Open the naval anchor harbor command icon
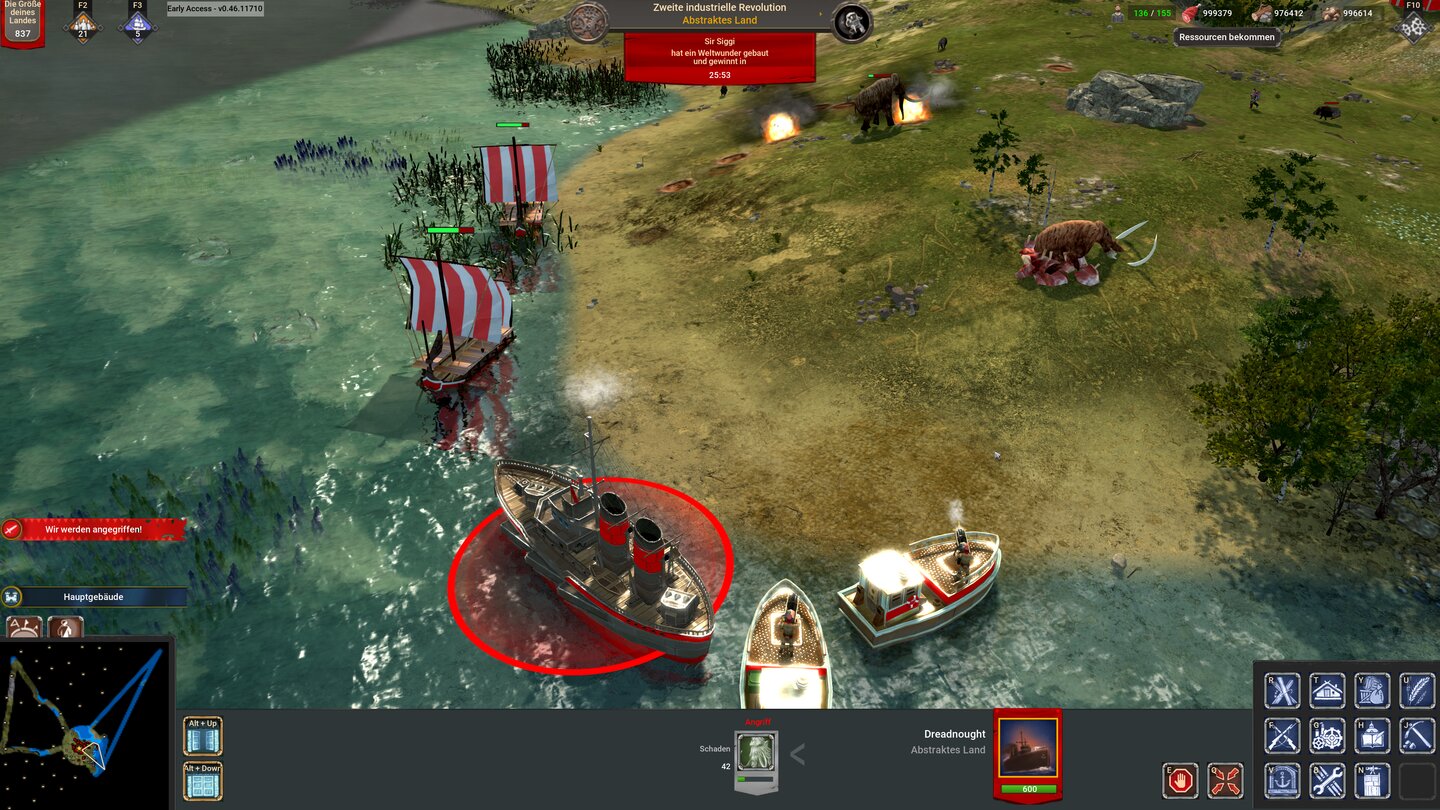The height and width of the screenshot is (810, 1440). [1282, 781]
